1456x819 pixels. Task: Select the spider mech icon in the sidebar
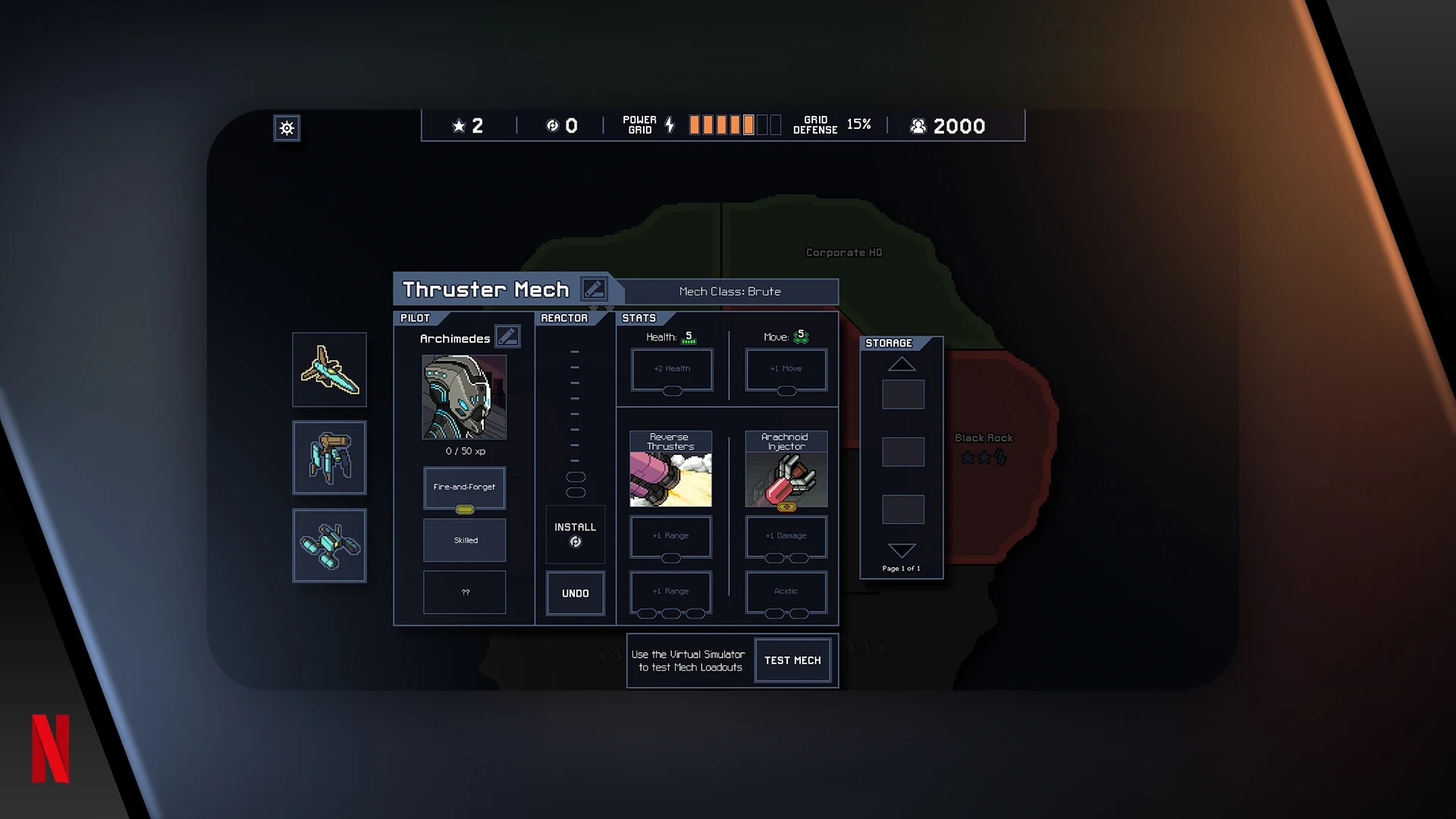click(329, 457)
